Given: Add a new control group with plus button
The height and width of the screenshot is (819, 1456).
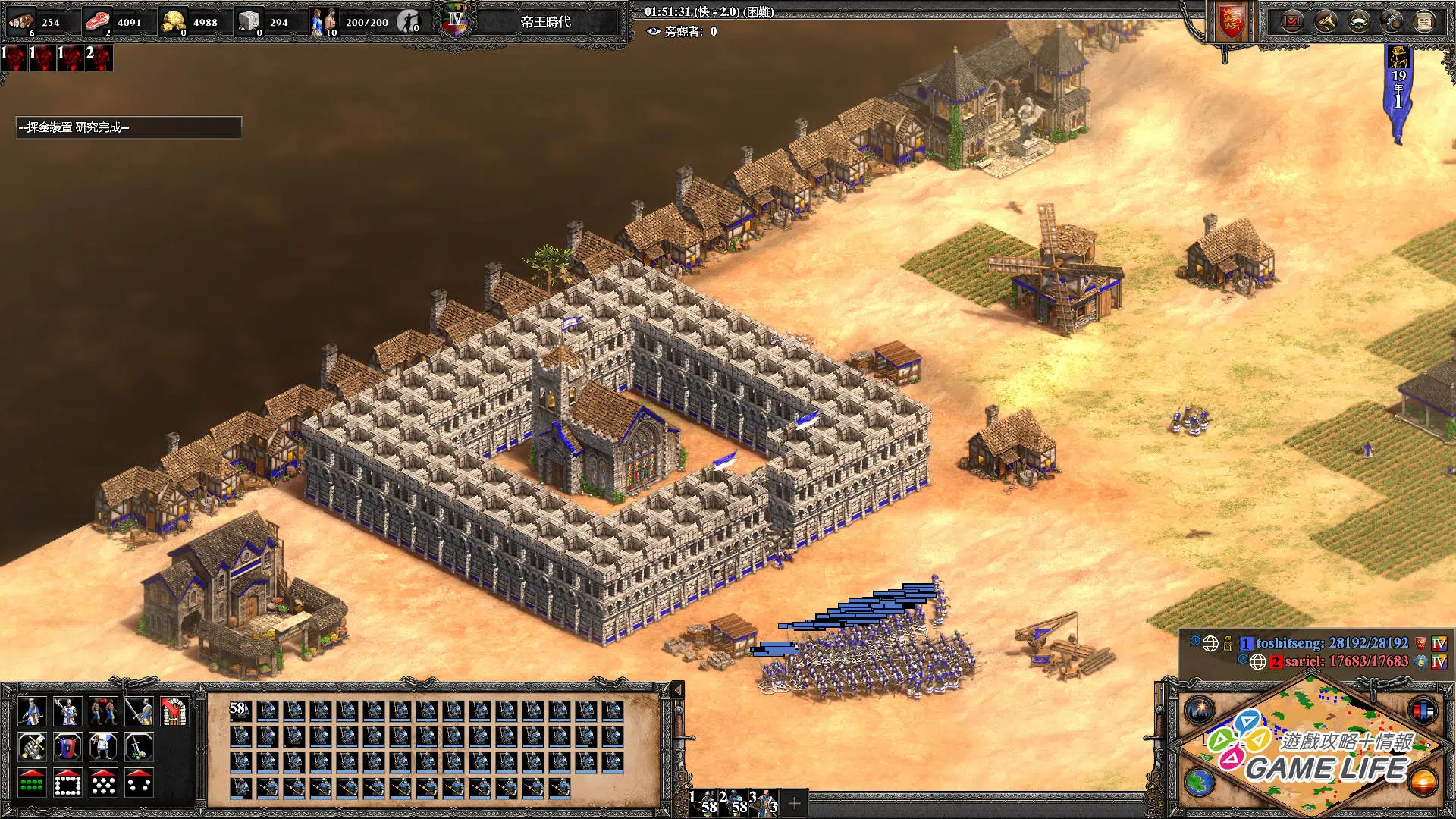Looking at the screenshot, I should [794, 803].
